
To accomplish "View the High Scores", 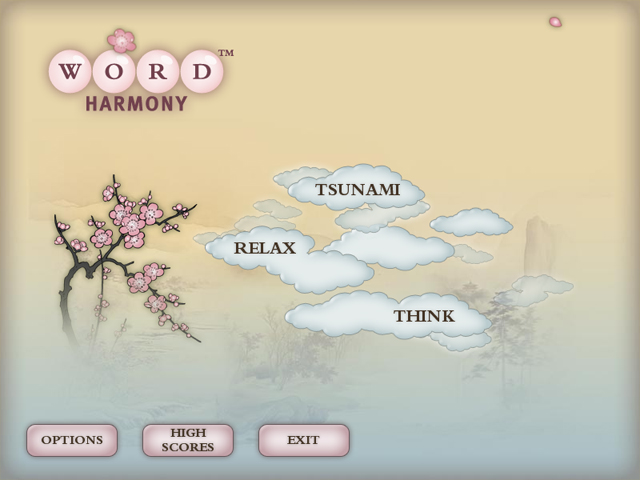I will point(188,440).
